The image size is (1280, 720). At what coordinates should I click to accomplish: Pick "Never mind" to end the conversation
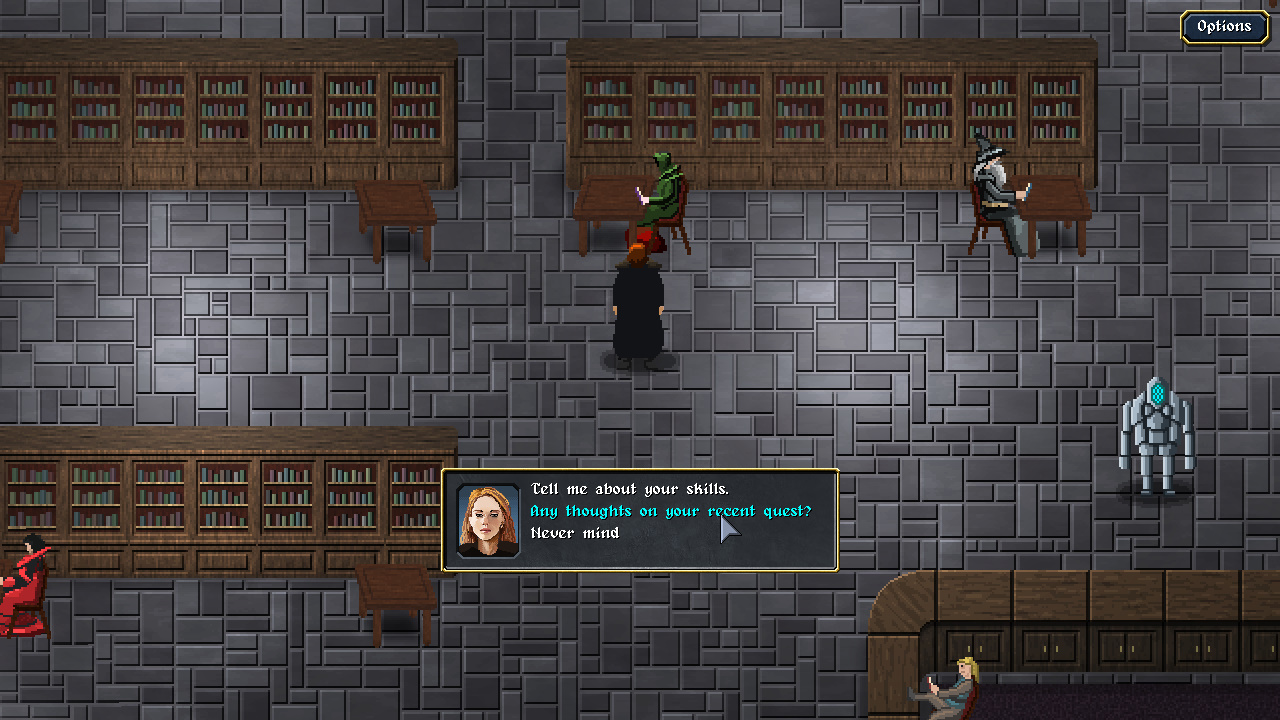pyautogui.click(x=574, y=532)
